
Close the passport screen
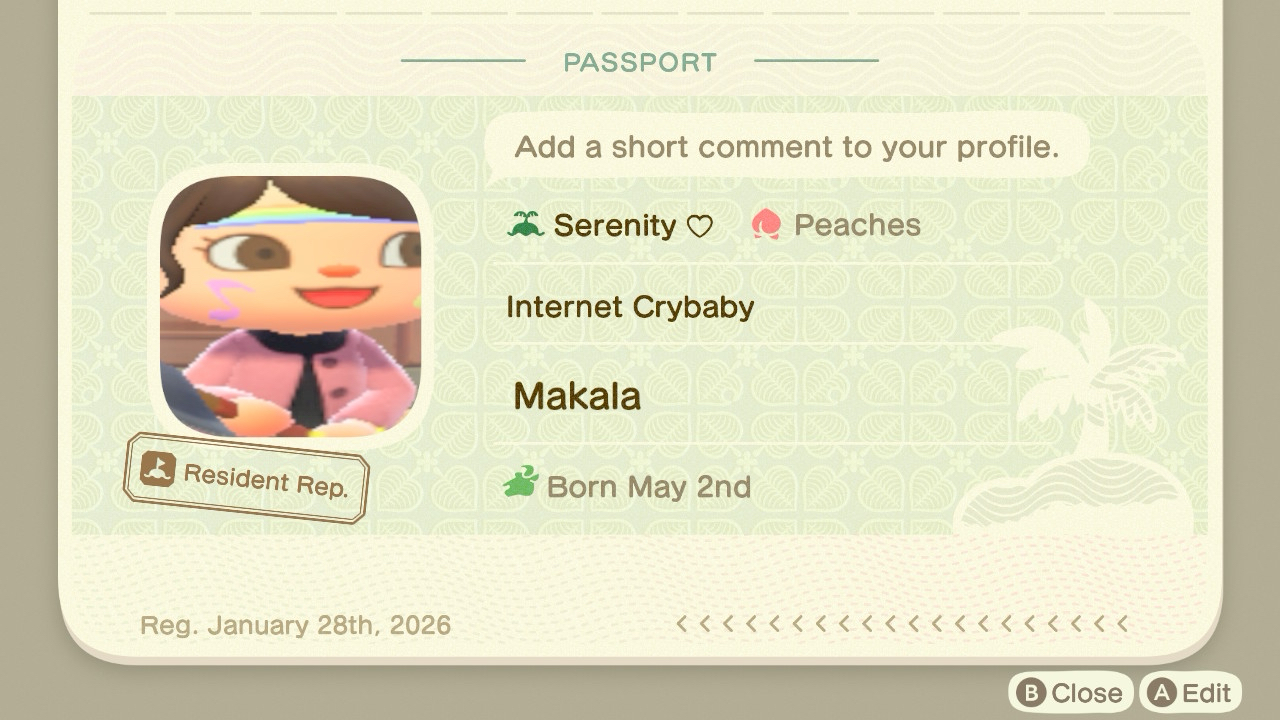pyautogui.click(x=1070, y=693)
